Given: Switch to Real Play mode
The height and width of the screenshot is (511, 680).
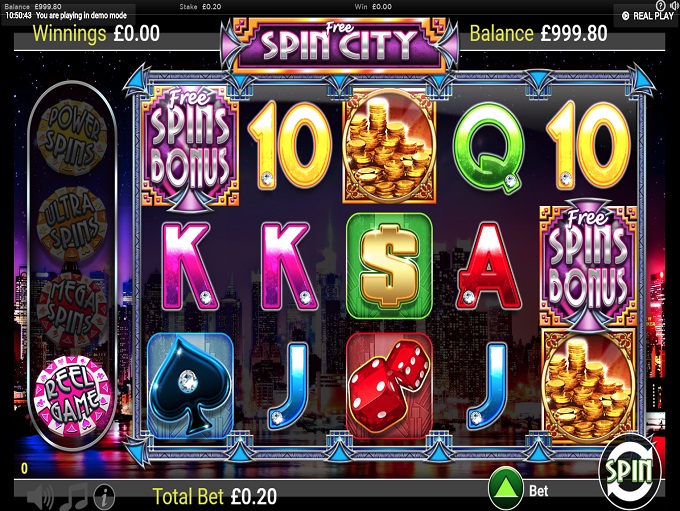Looking at the screenshot, I should pyautogui.click(x=646, y=16).
